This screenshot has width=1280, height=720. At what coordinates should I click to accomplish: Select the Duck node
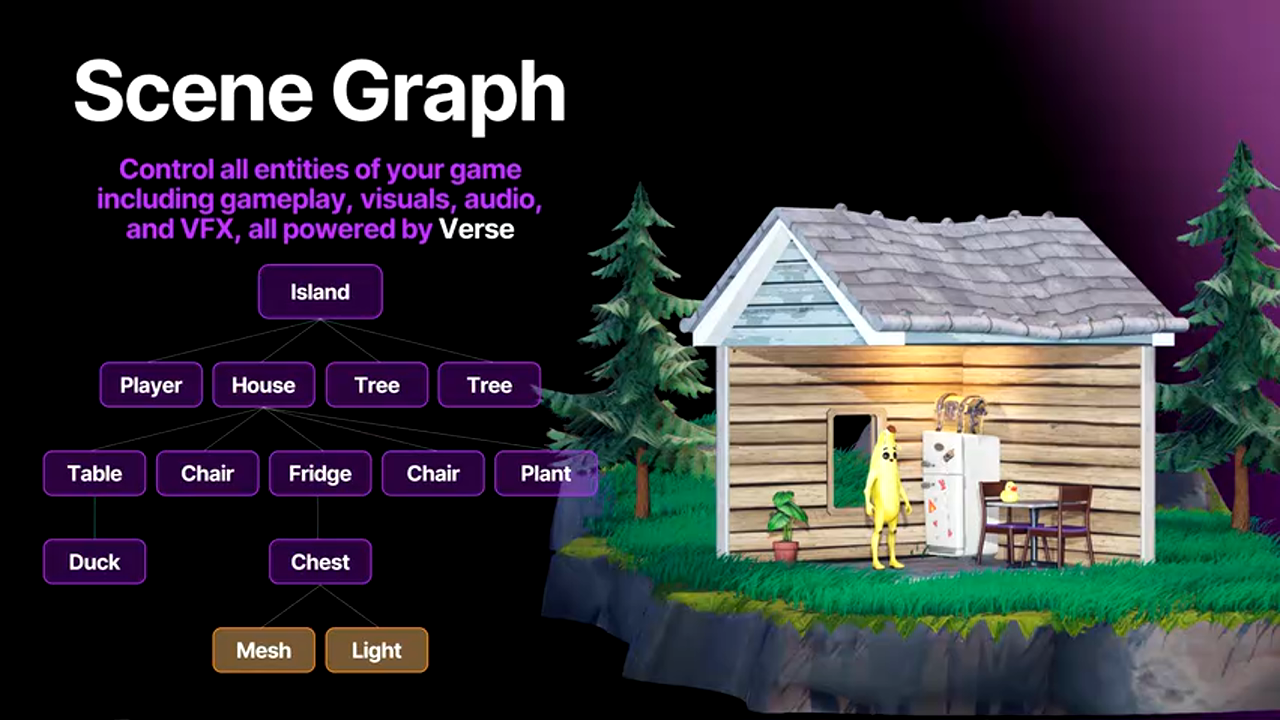click(95, 562)
